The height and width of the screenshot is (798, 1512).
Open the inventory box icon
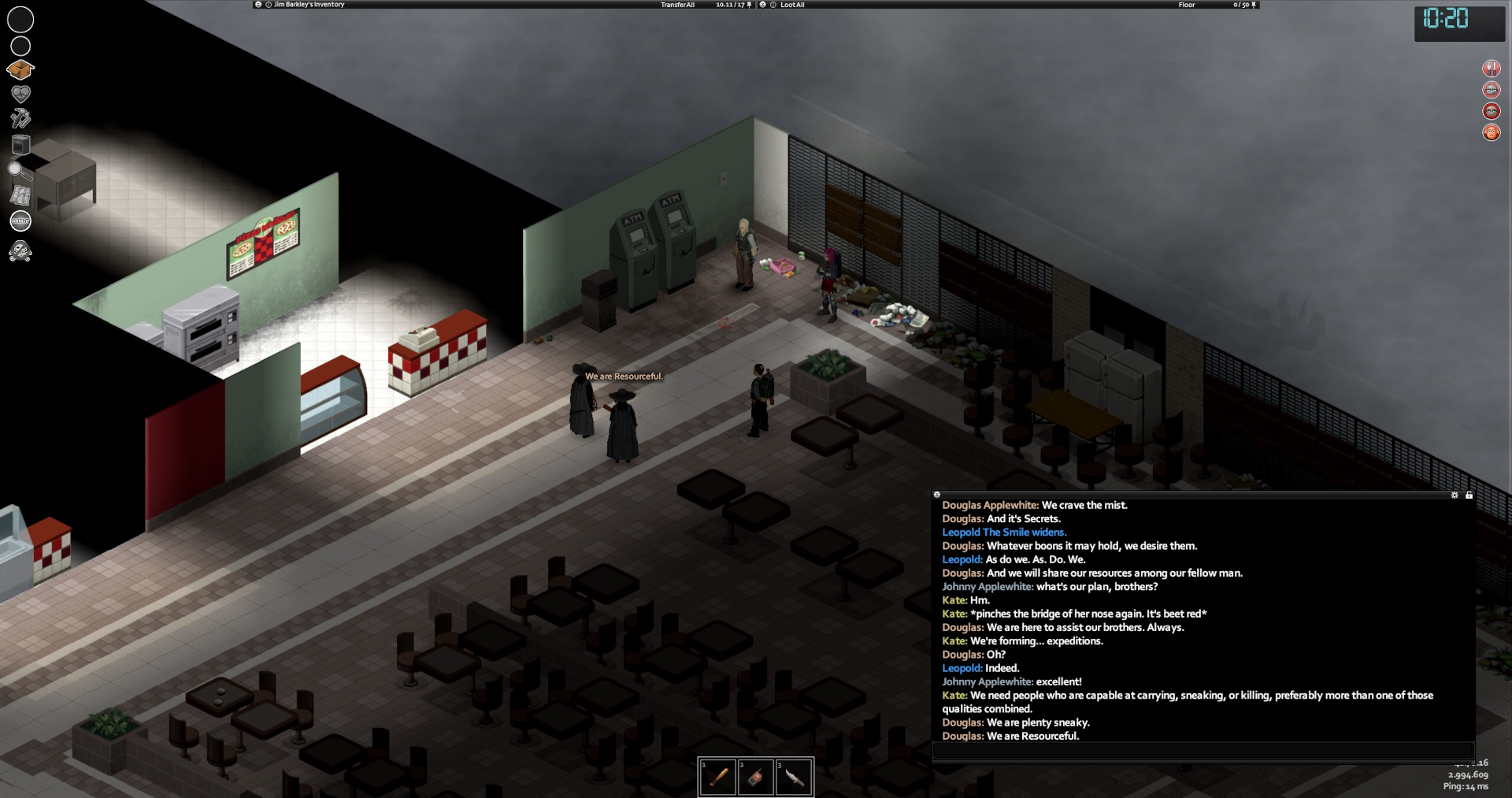pos(20,69)
